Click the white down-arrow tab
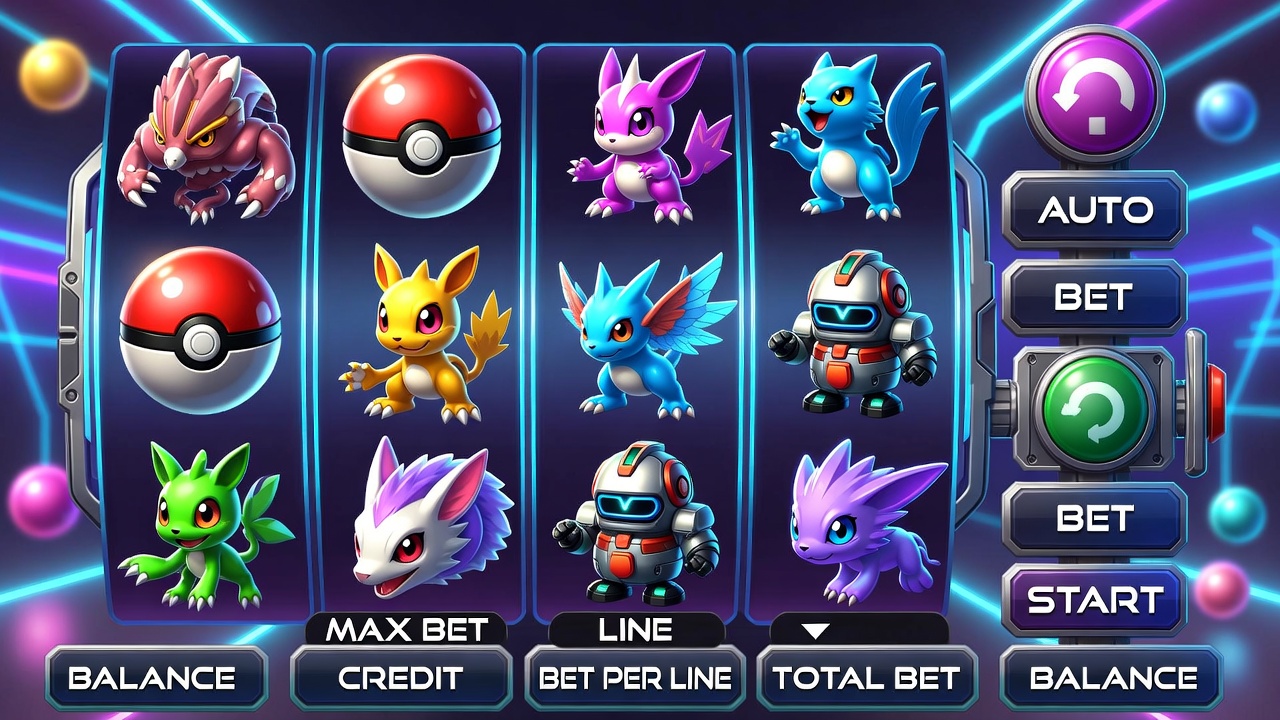Screen dimensions: 1280x720 (x=818, y=630)
